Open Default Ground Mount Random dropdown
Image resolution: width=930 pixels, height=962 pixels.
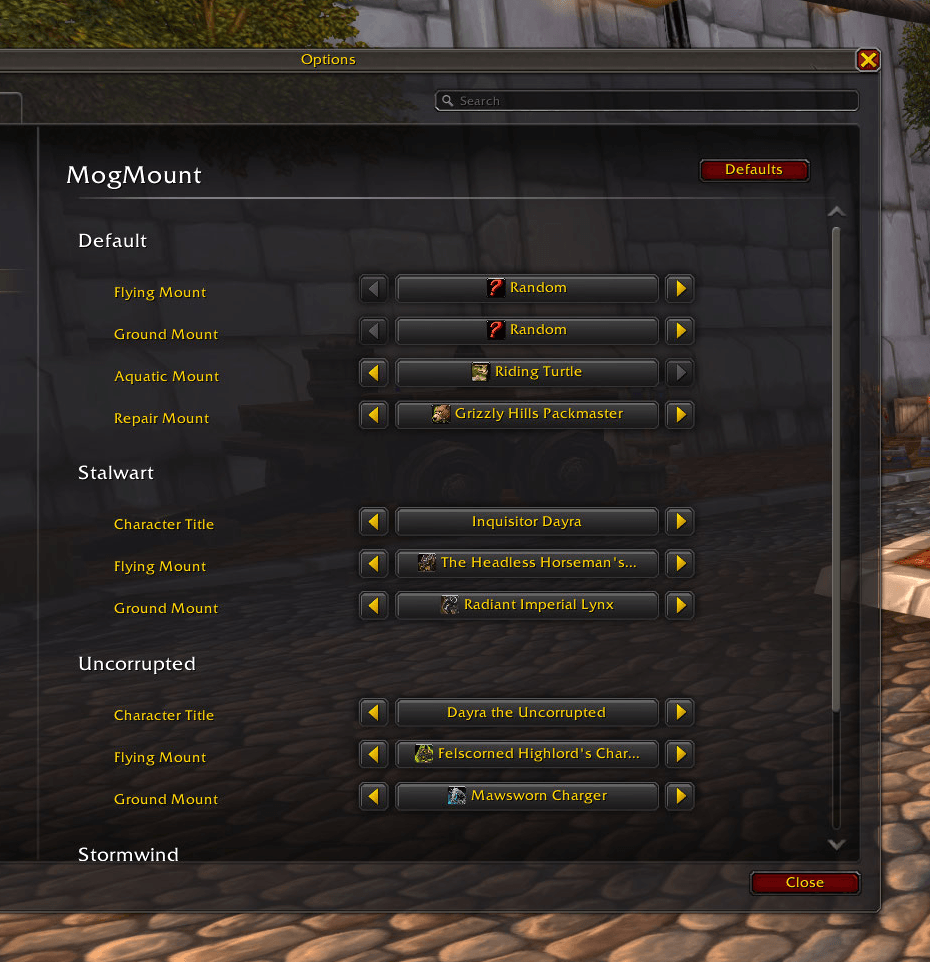(x=527, y=331)
